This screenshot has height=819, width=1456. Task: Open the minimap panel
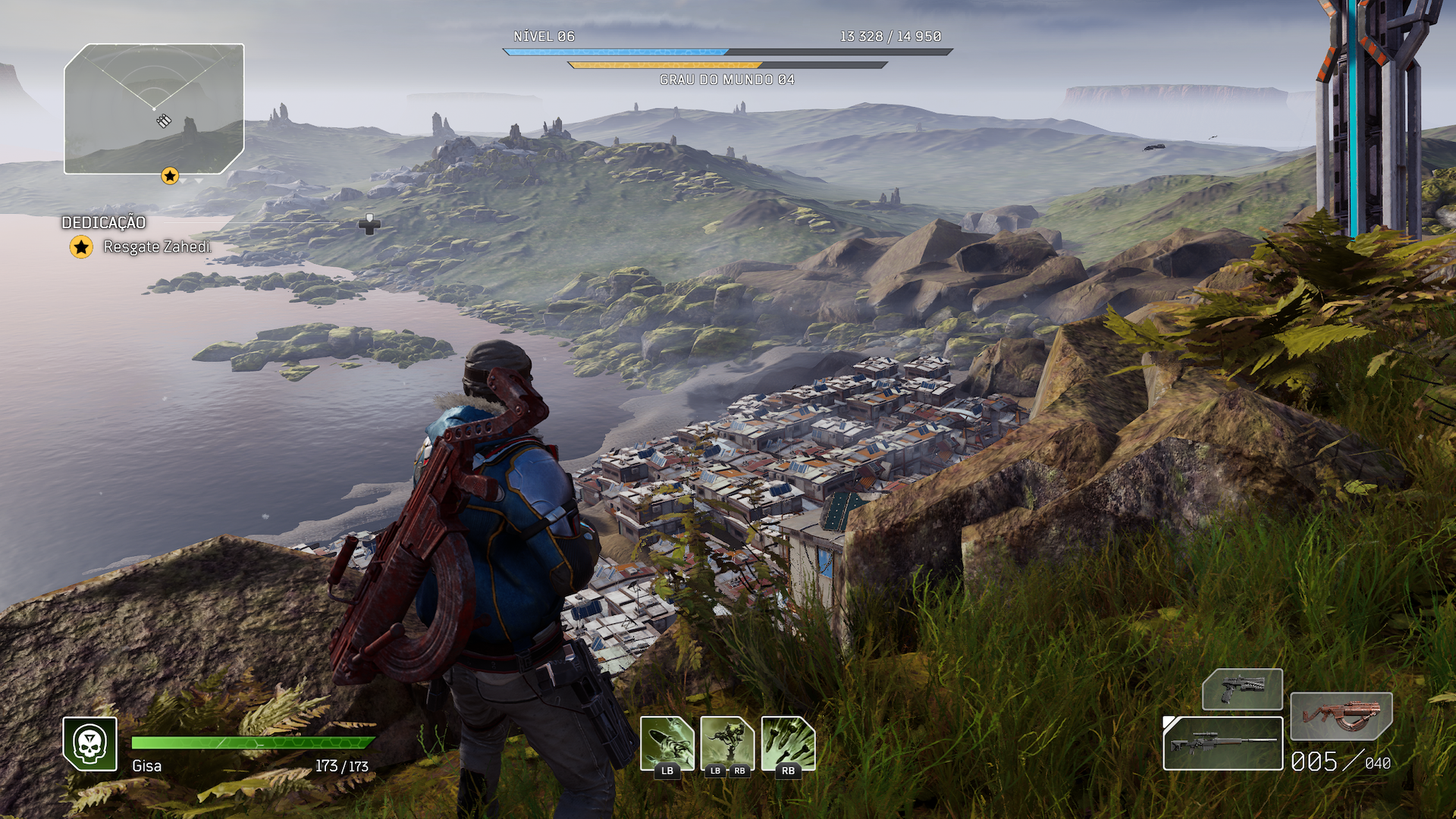[x=154, y=108]
